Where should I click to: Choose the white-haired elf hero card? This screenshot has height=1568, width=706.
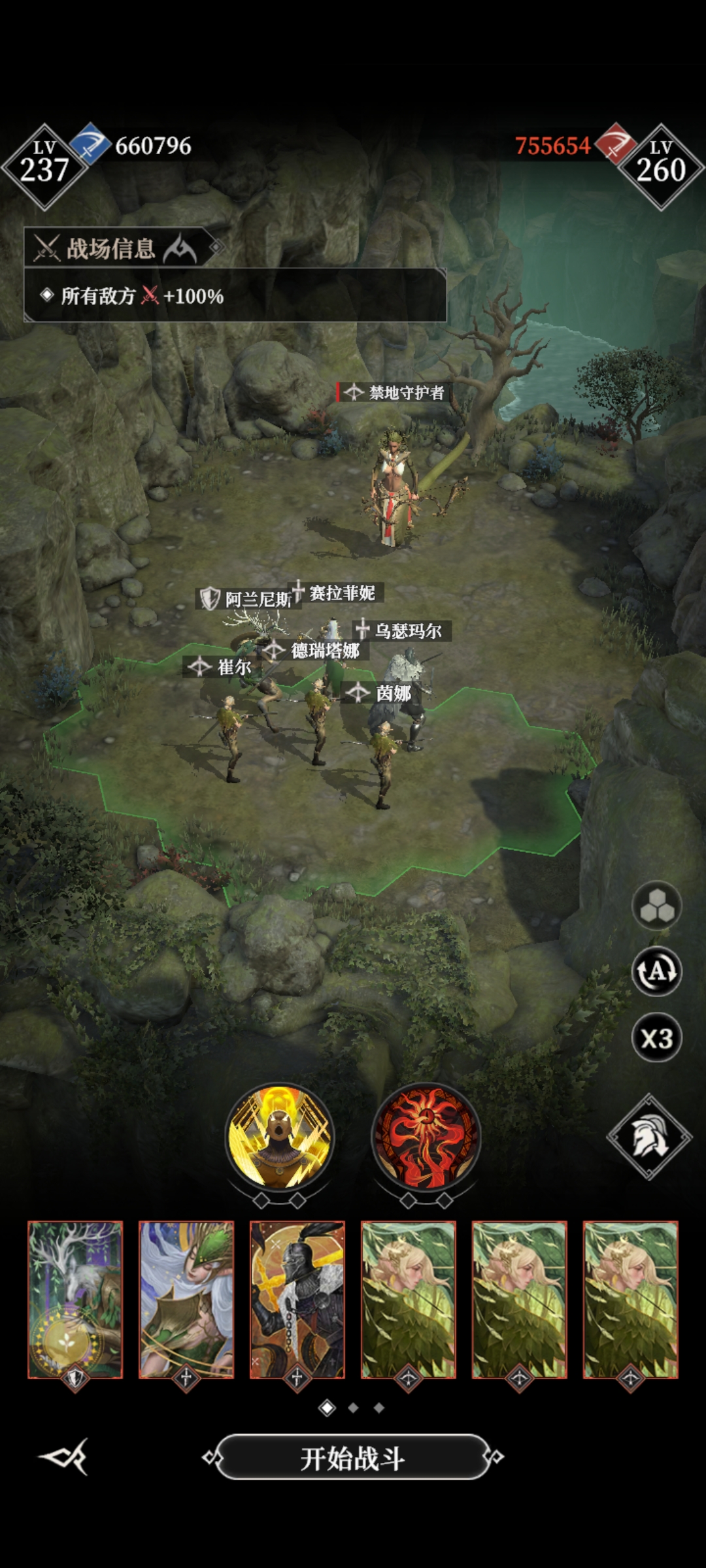pyautogui.click(x=186, y=1299)
